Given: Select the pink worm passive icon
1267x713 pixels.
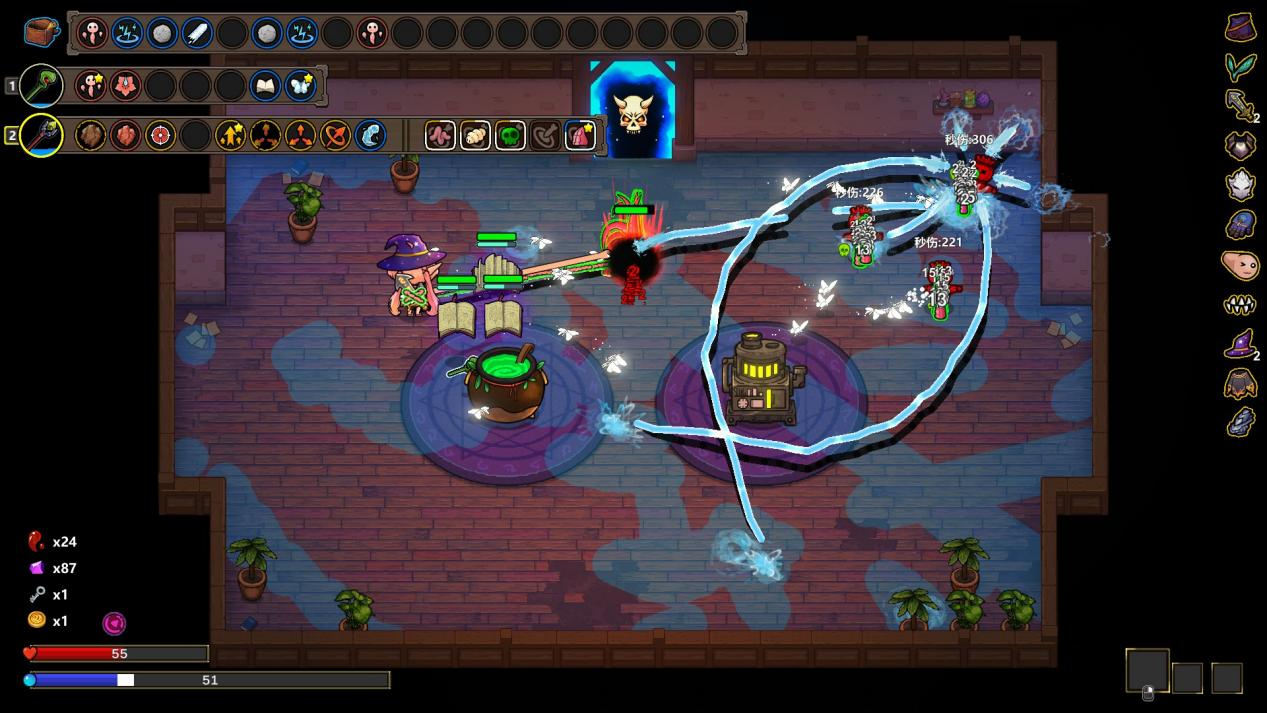Looking at the screenshot, I should coord(440,135).
